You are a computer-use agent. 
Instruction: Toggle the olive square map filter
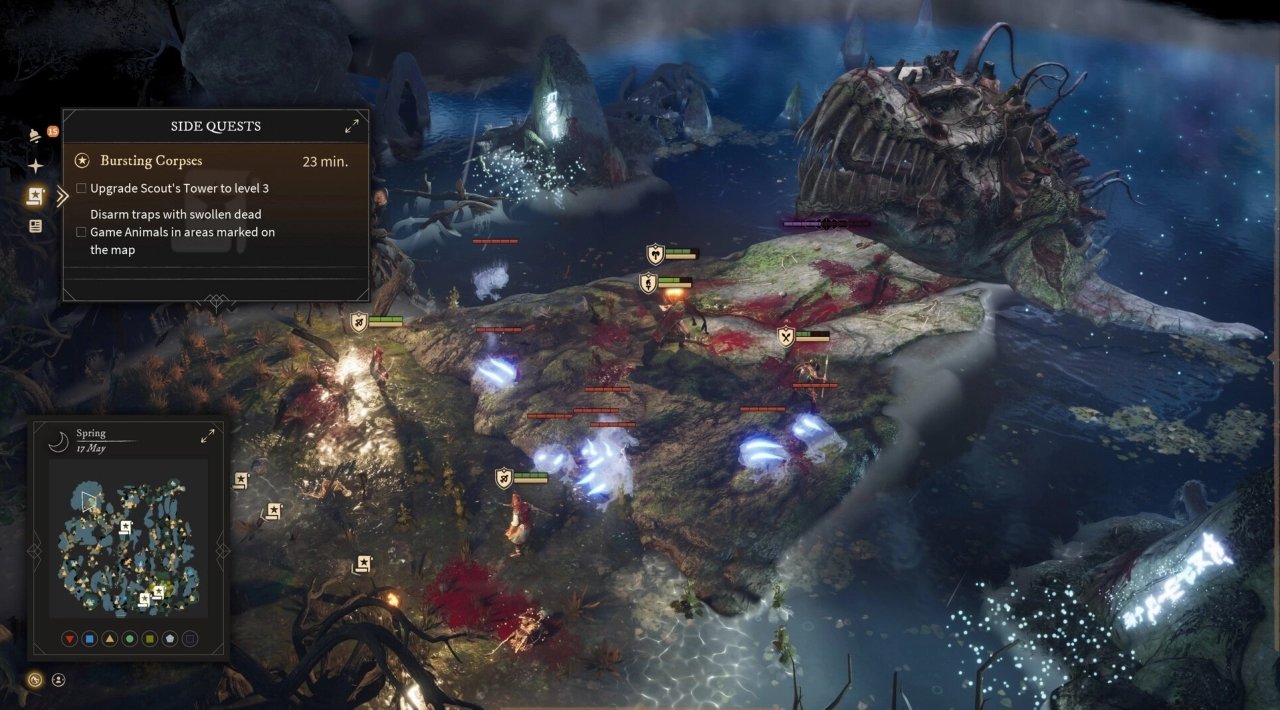(149, 638)
